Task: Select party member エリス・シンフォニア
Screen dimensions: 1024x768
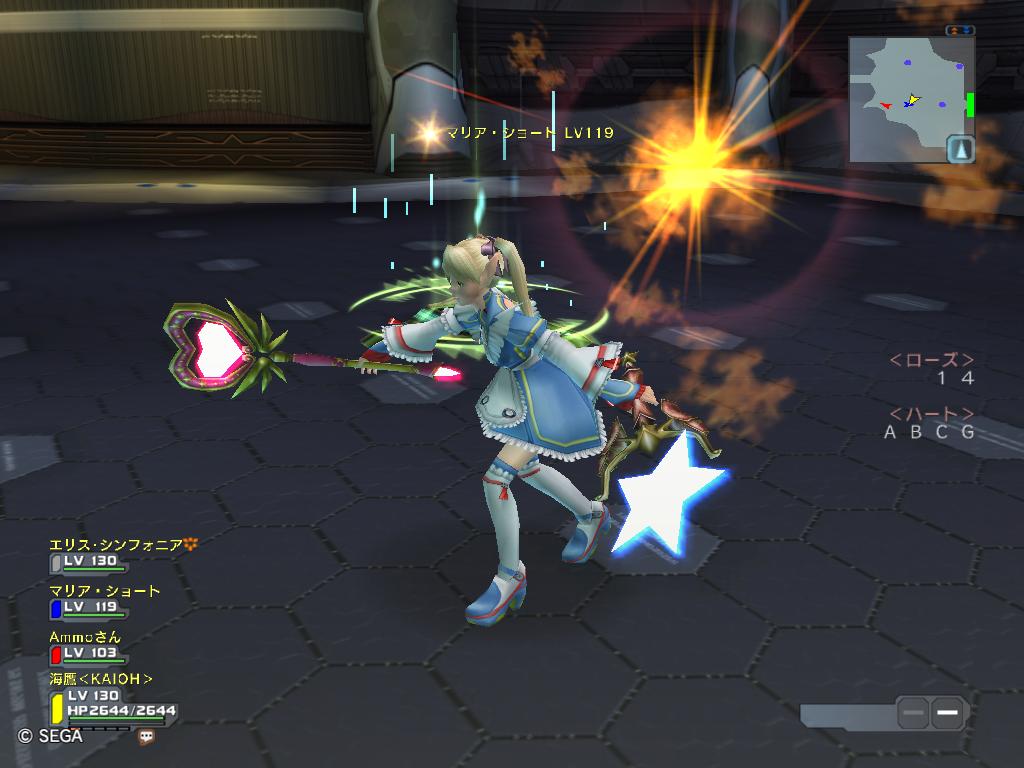Action: [115, 545]
